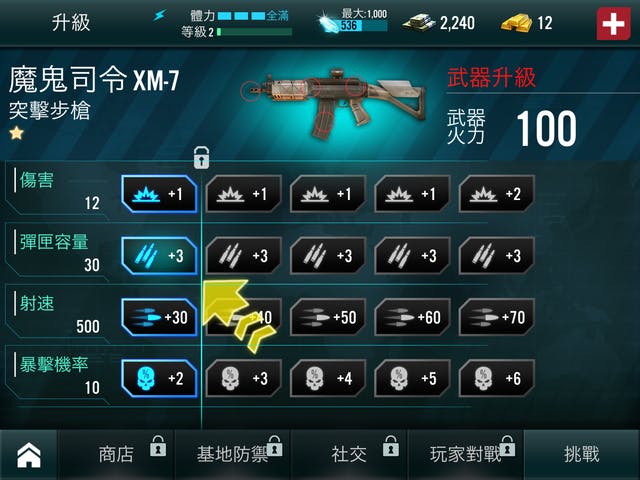The width and height of the screenshot is (640, 480).
Task: Choose the critical chance +6 upgrade
Action: pyautogui.click(x=496, y=378)
